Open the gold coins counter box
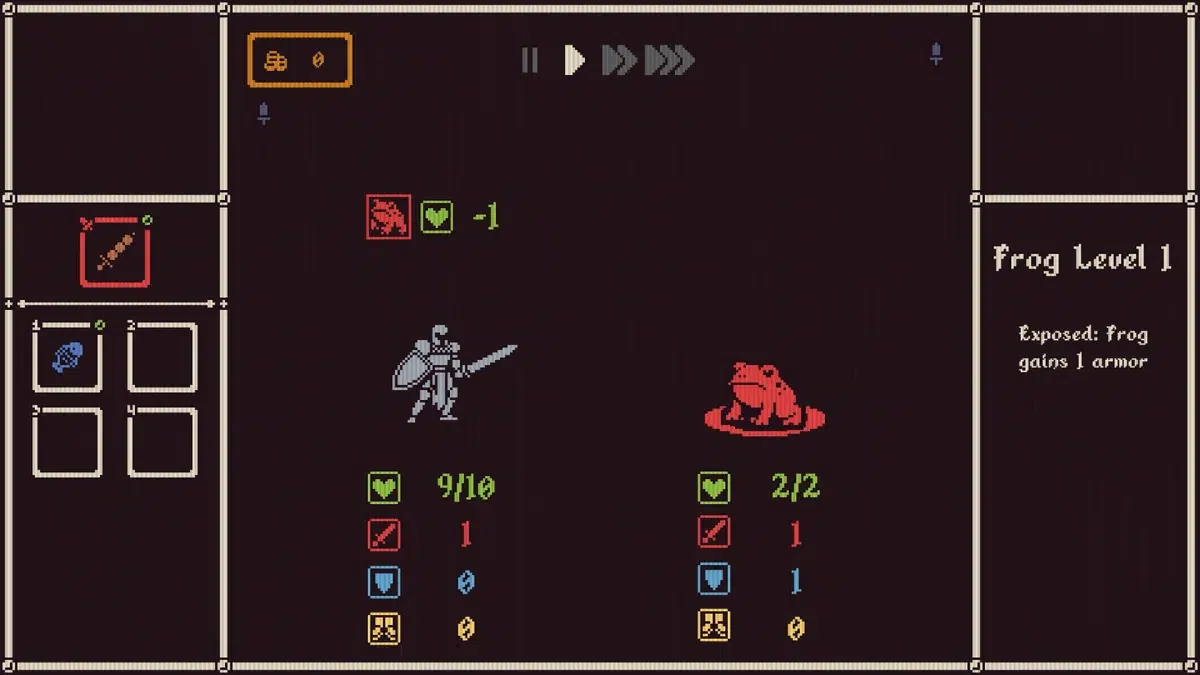Image resolution: width=1200 pixels, height=675 pixels. point(300,60)
